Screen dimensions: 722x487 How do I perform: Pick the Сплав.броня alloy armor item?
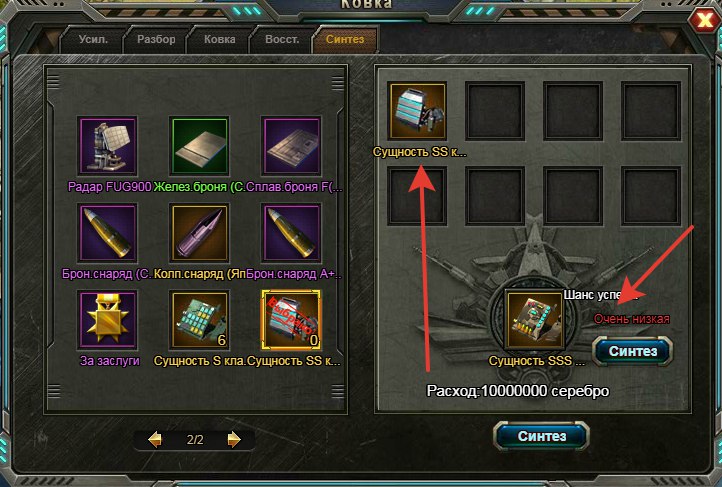tap(290, 146)
